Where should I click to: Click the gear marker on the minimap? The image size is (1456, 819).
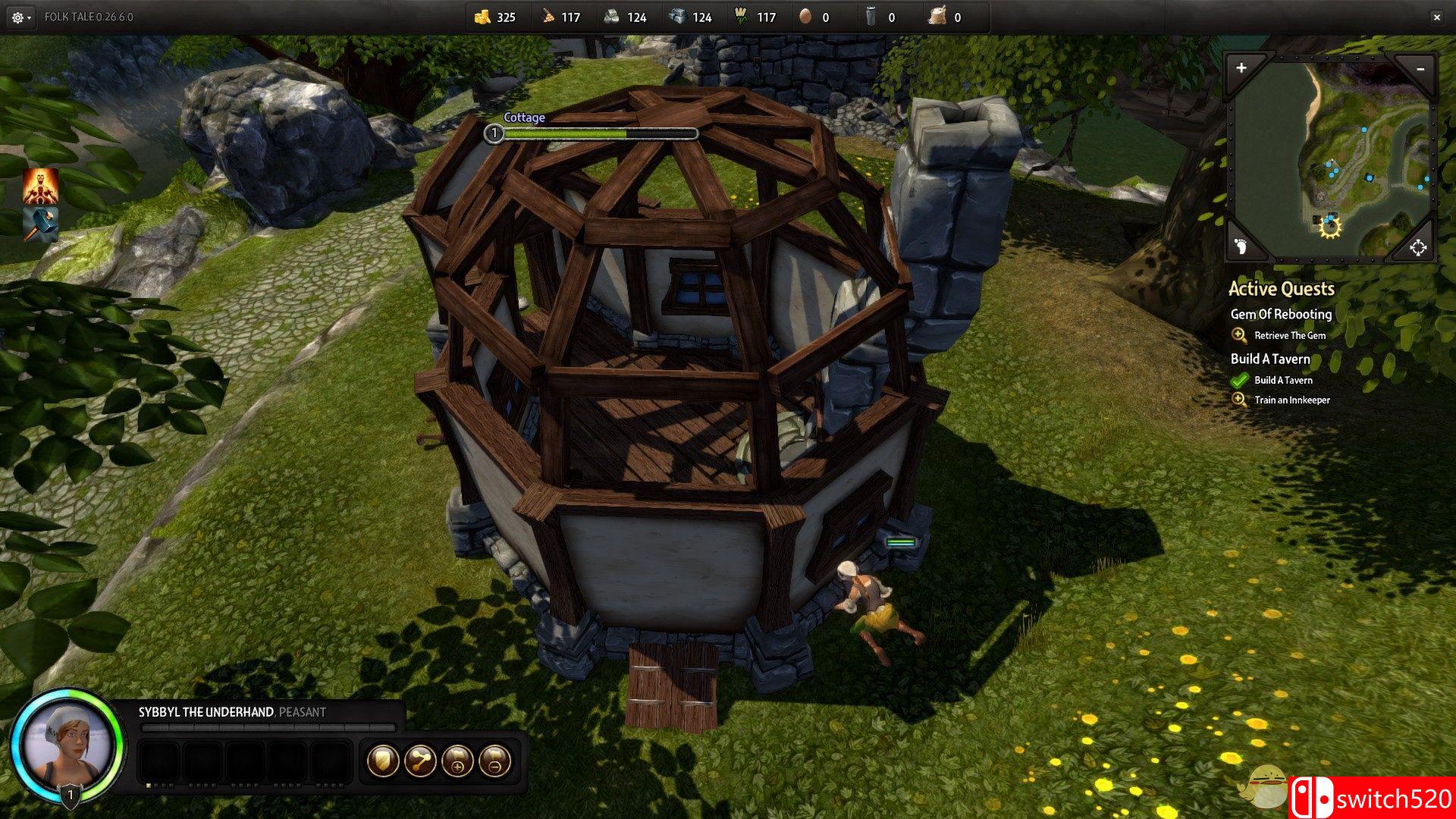click(1330, 226)
